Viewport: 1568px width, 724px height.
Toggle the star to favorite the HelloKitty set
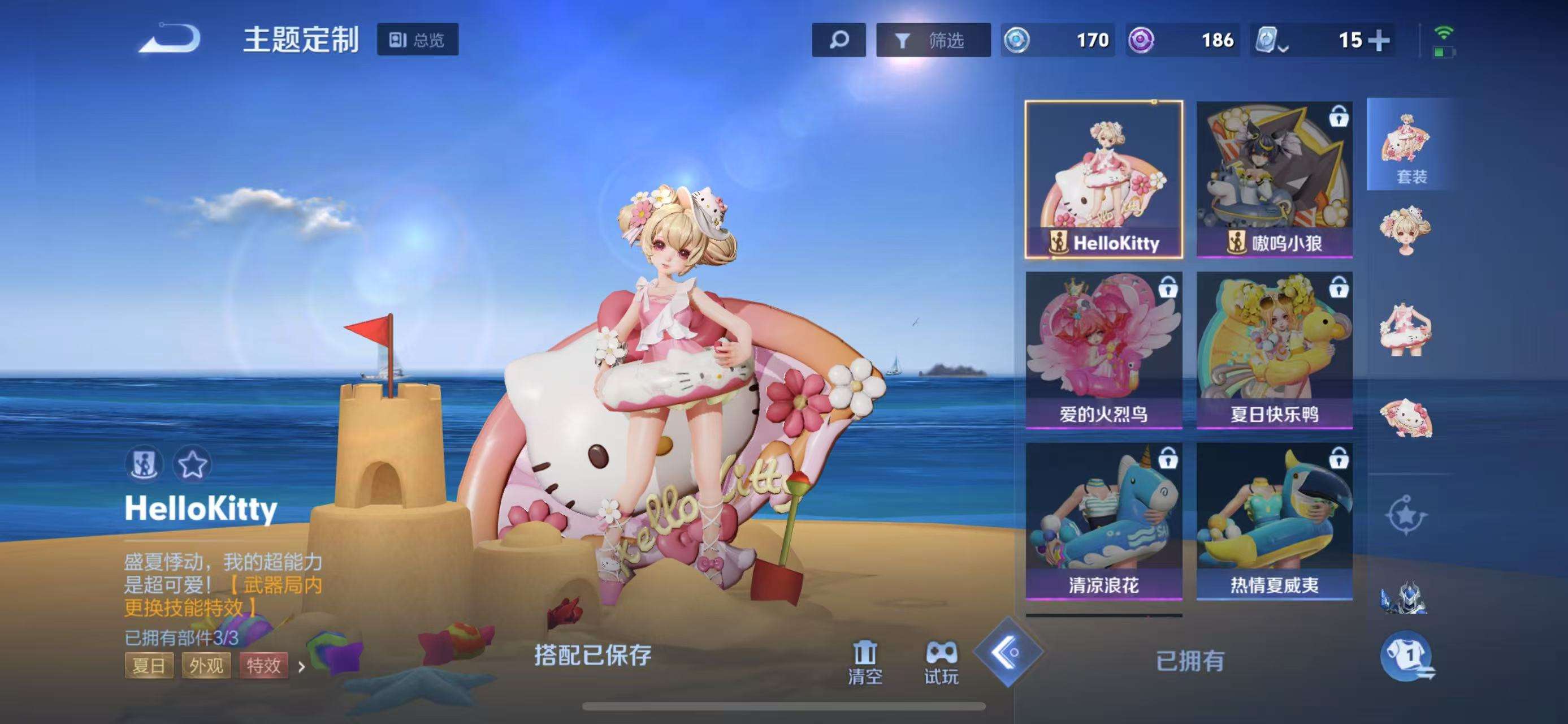(193, 463)
